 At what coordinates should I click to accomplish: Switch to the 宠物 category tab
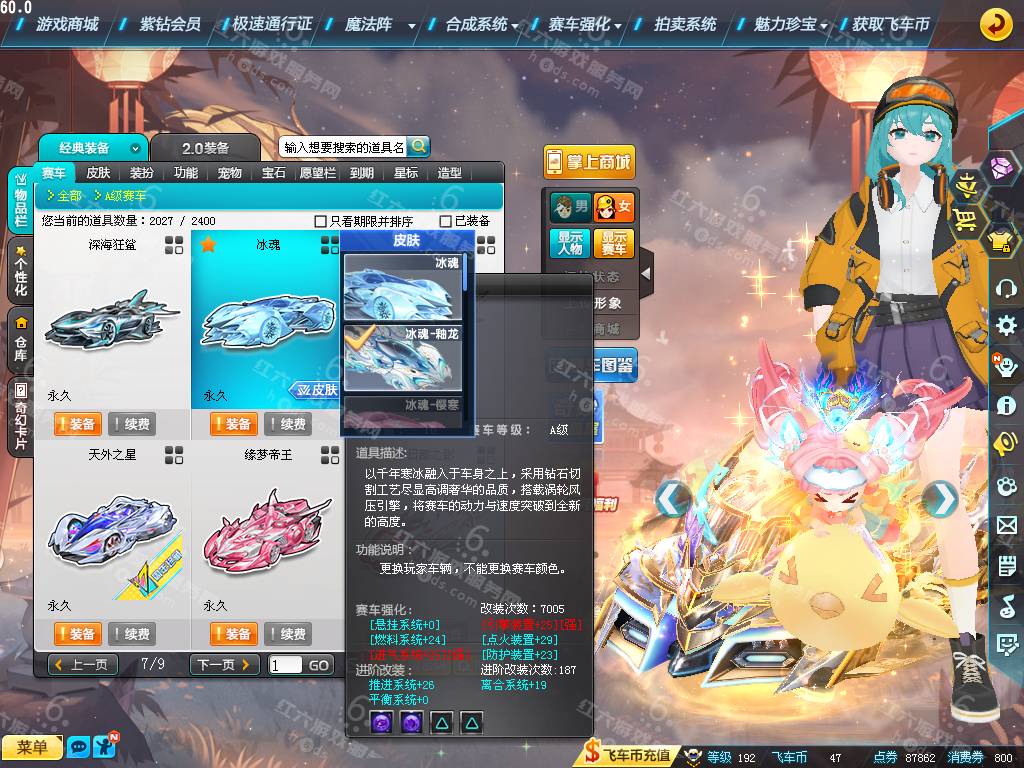point(230,173)
